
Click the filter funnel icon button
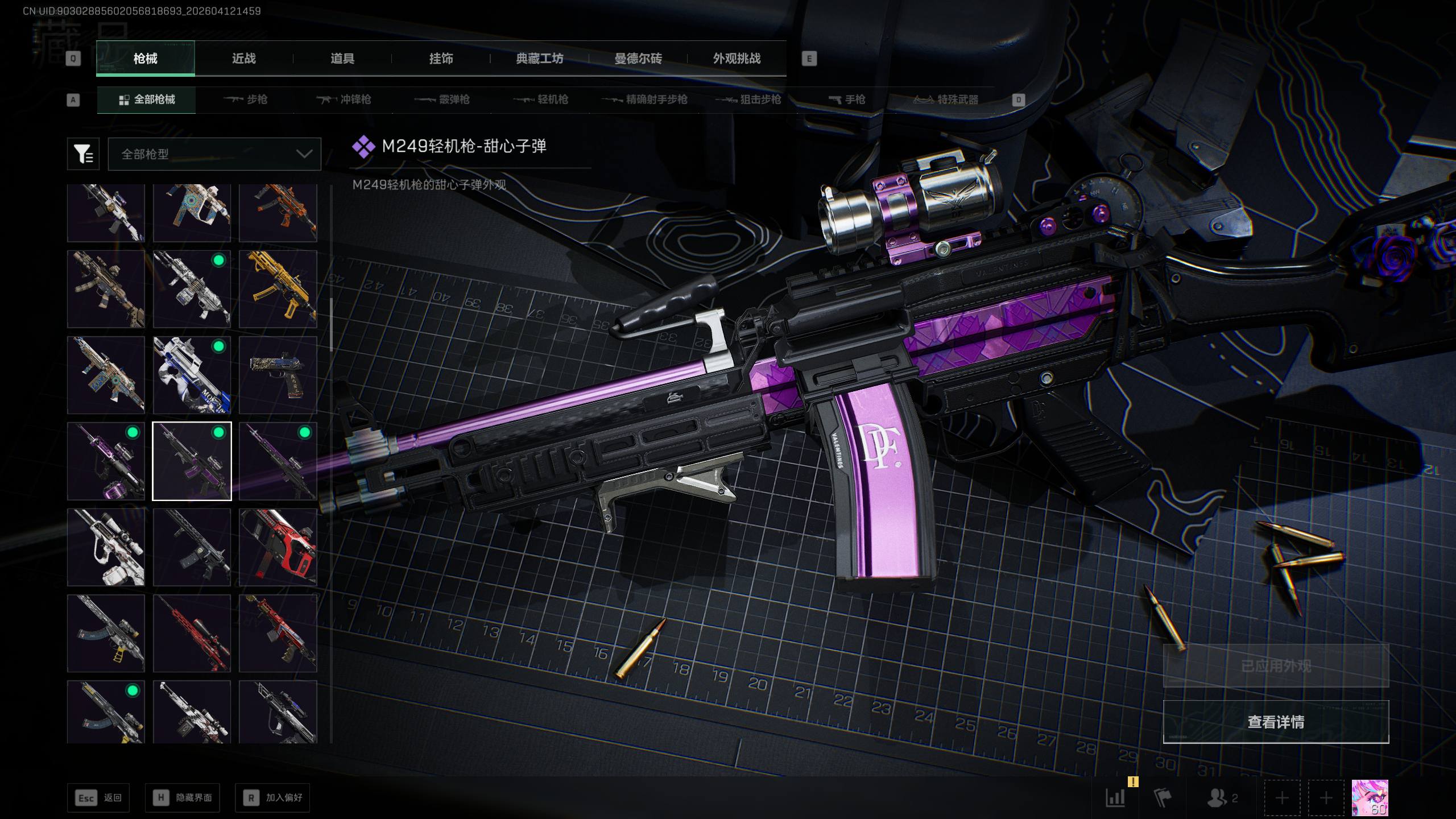83,154
